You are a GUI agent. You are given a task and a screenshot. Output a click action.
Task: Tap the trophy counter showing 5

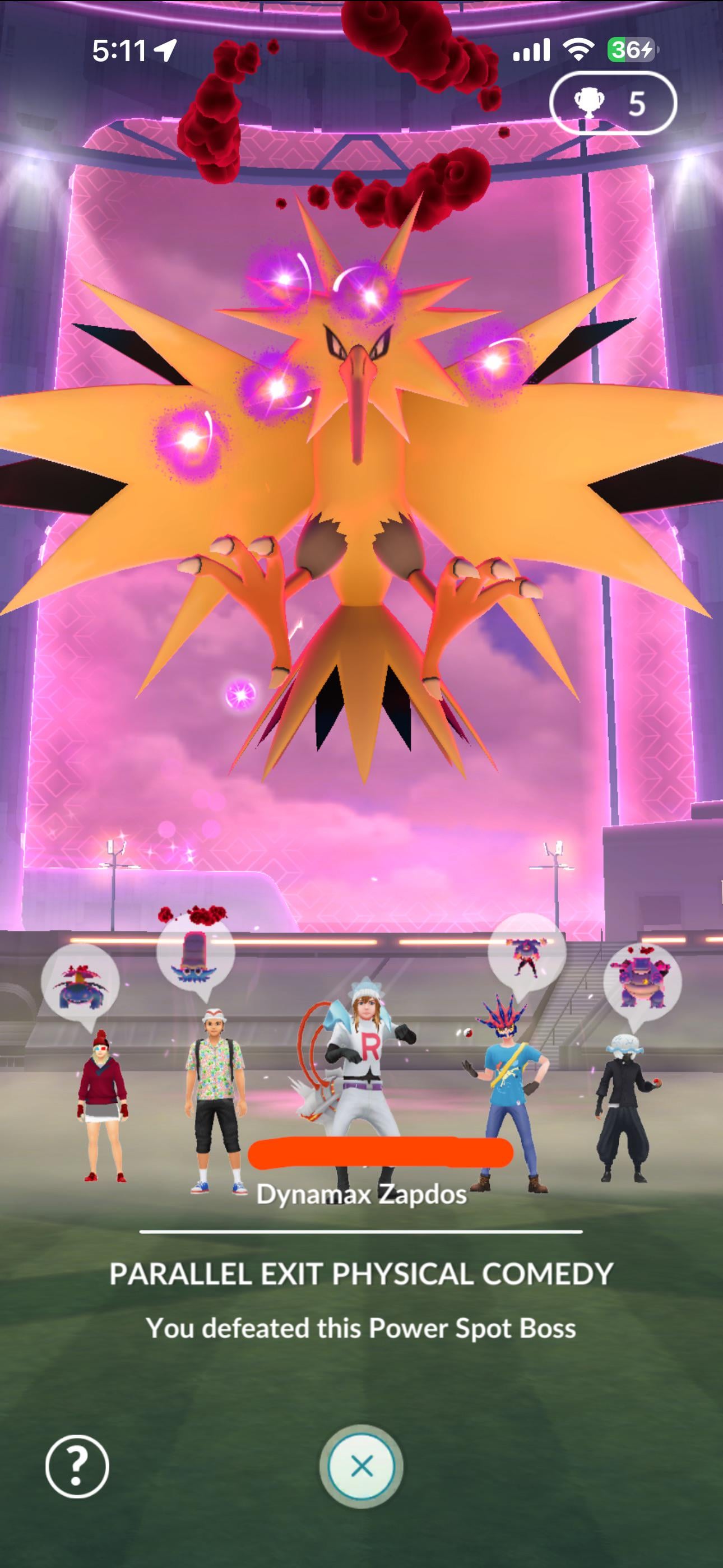click(612, 104)
